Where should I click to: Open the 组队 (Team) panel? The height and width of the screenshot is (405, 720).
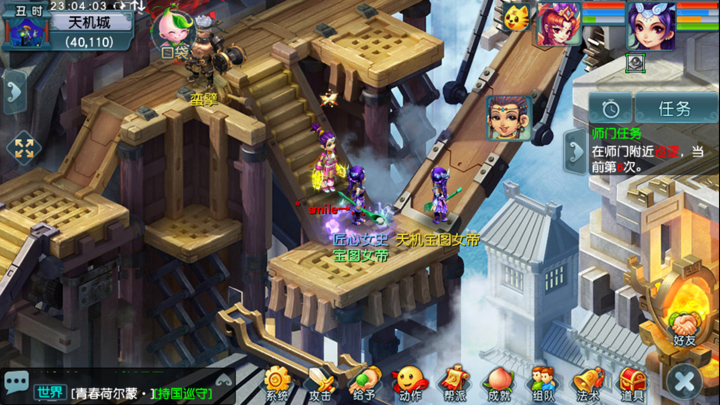[542, 381]
